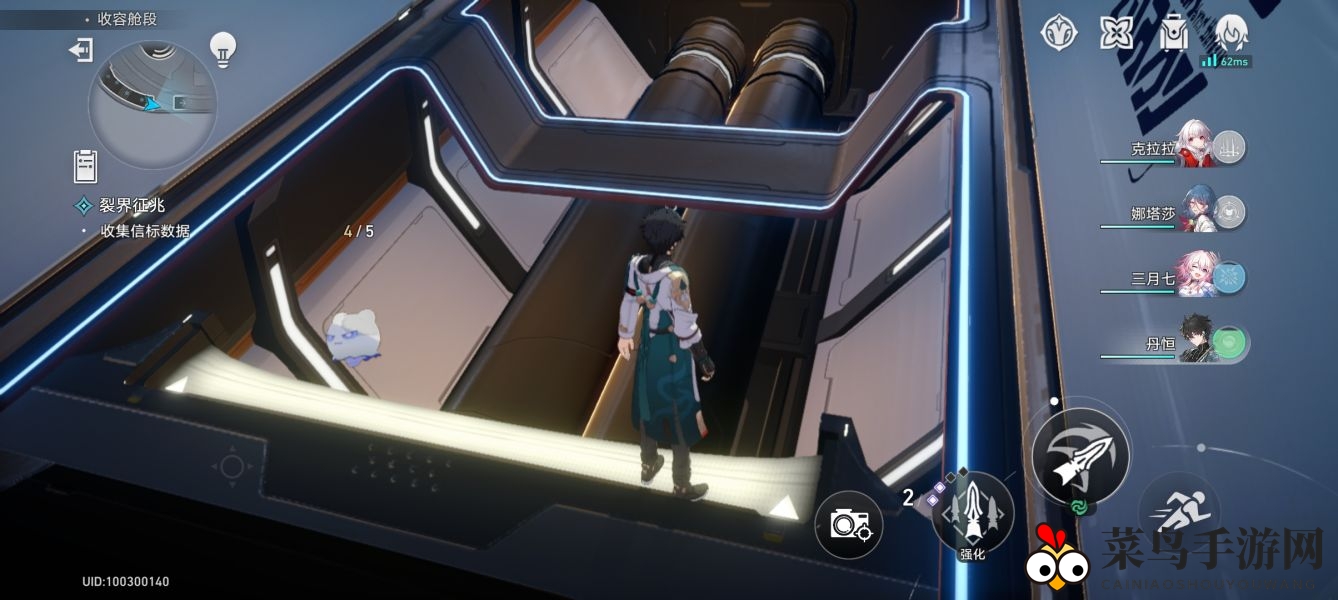Activate the 强化 technique skill

point(972,512)
